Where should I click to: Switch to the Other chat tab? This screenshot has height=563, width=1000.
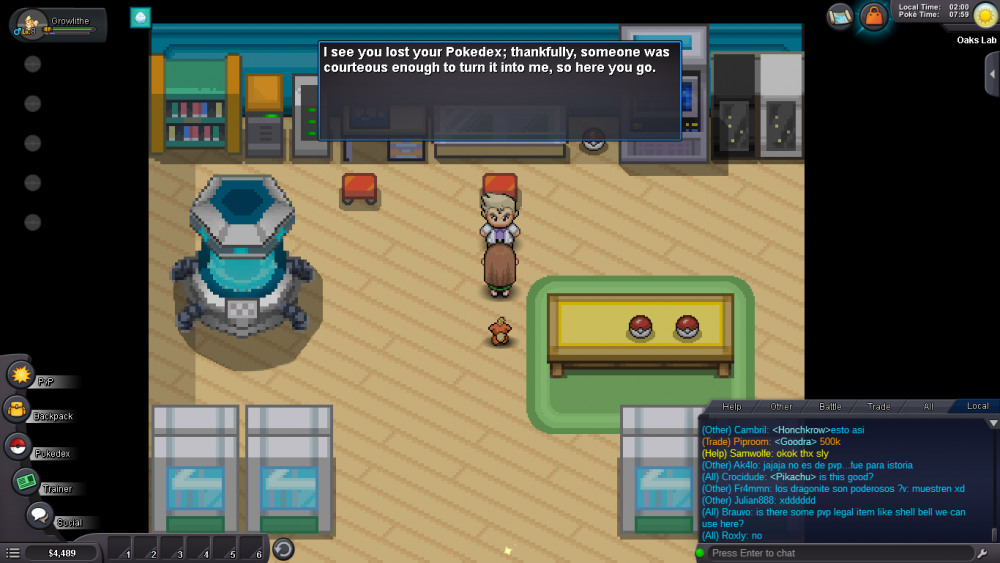click(781, 406)
